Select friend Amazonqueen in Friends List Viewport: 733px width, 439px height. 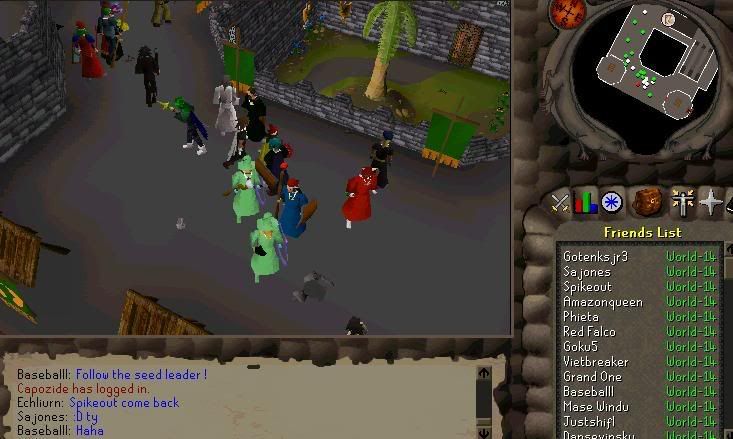tap(603, 302)
